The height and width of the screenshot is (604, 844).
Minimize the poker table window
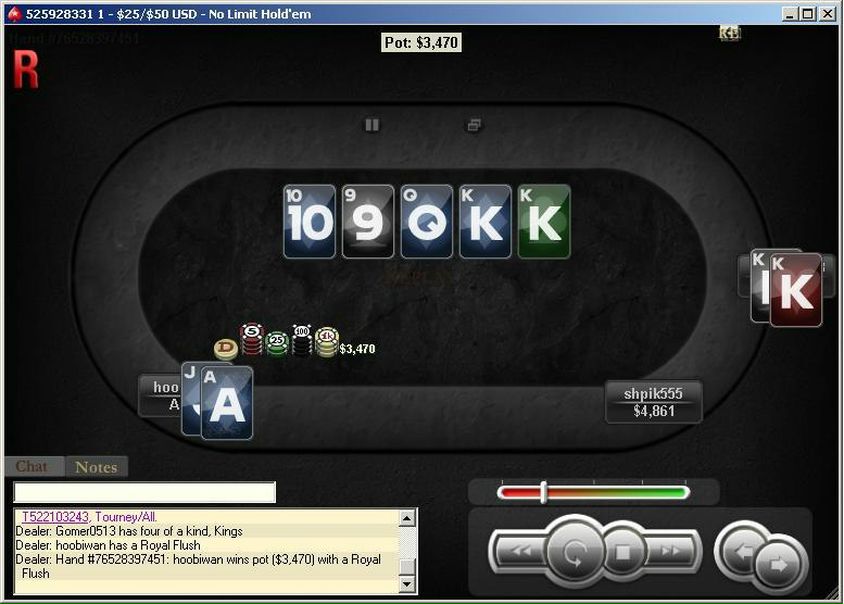pos(790,14)
